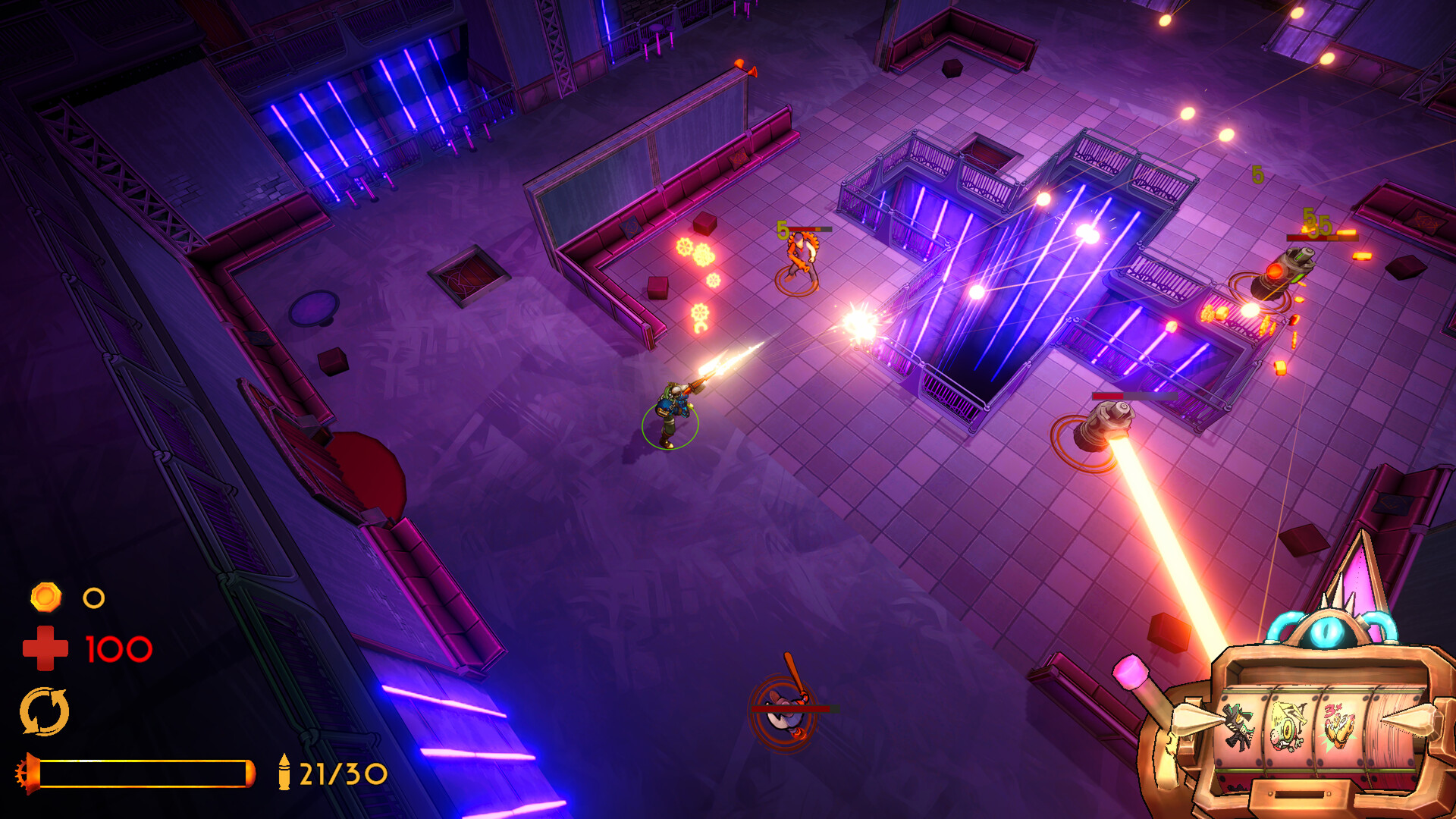This screenshot has height=819, width=1456.
Task: Click the cyan eye atop the slot machine gun
Action: coord(1326,632)
